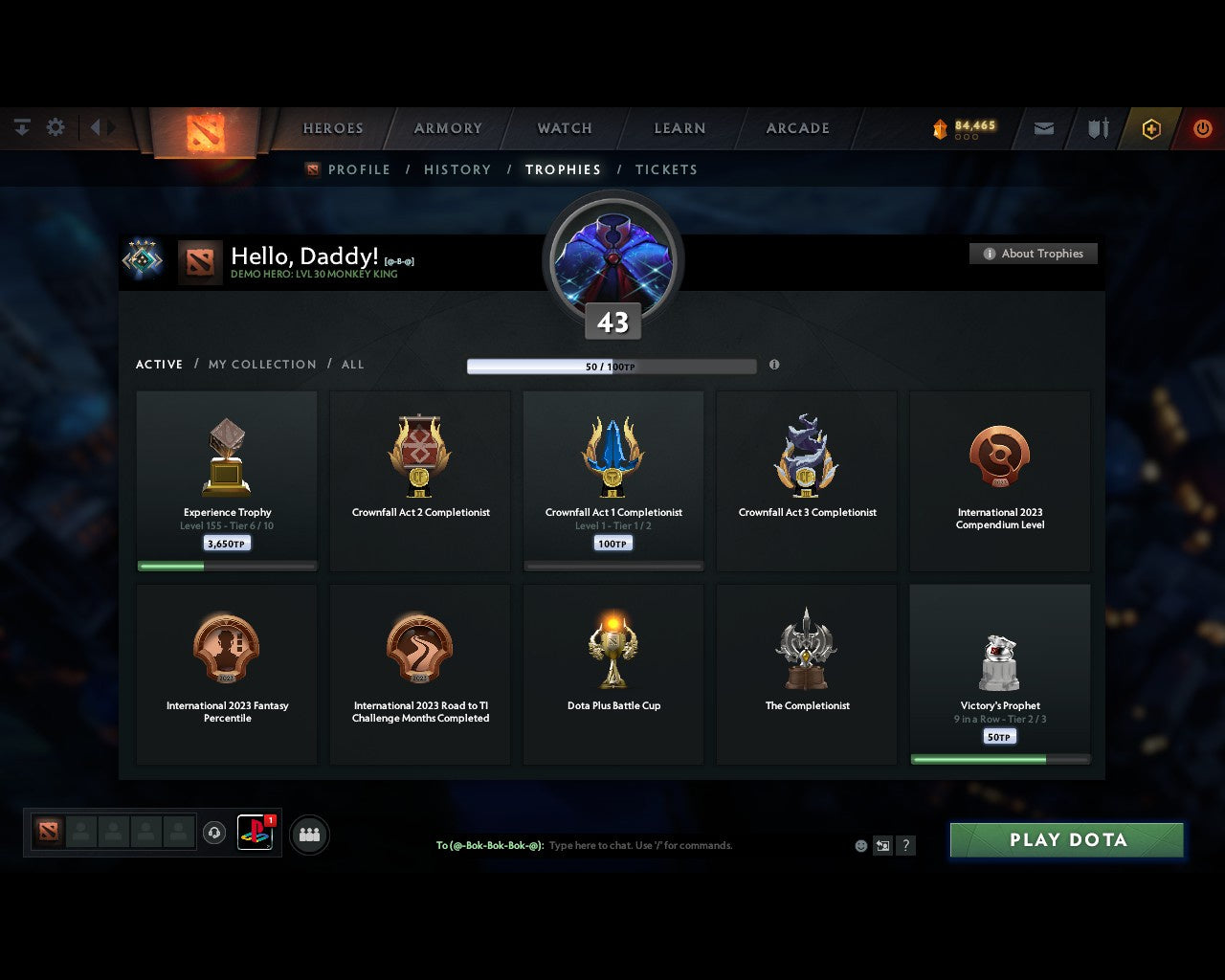Select the ARCADE menu item

pyautogui.click(x=796, y=128)
